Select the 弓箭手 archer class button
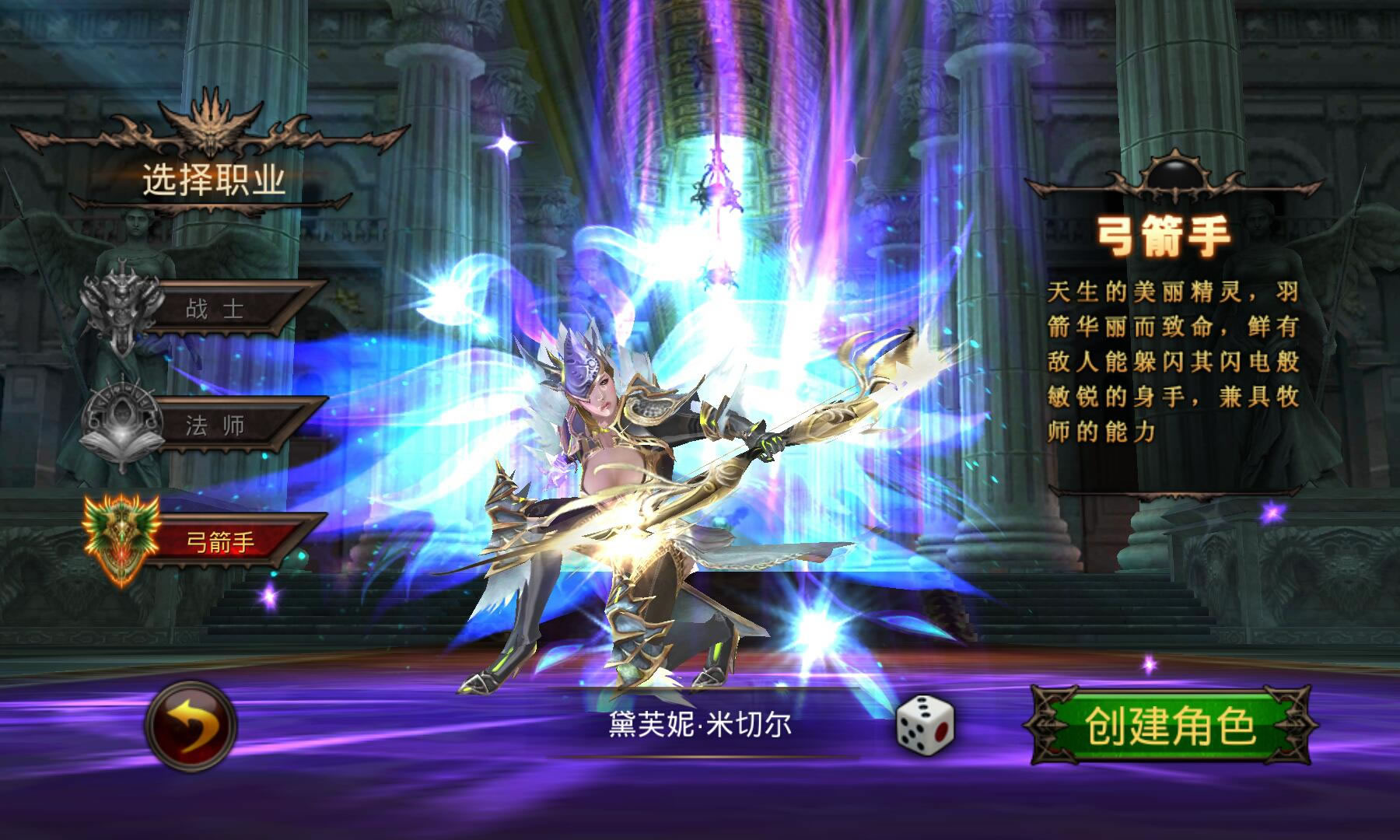1400x840 pixels. (222, 542)
